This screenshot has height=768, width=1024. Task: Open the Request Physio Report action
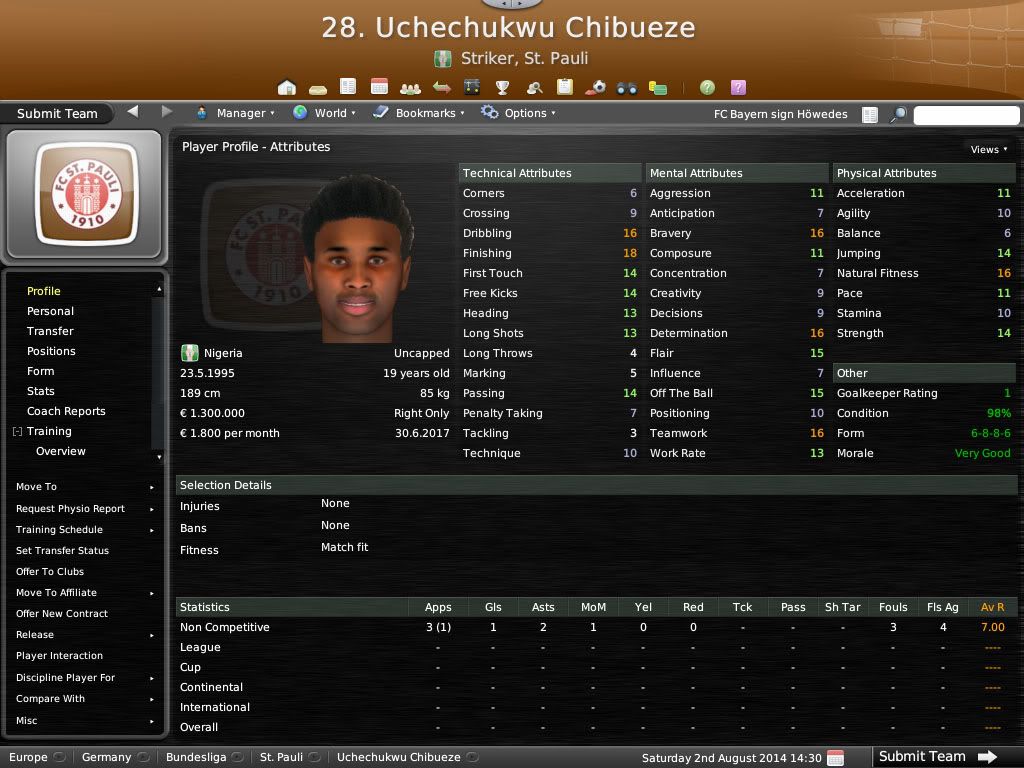[70, 509]
